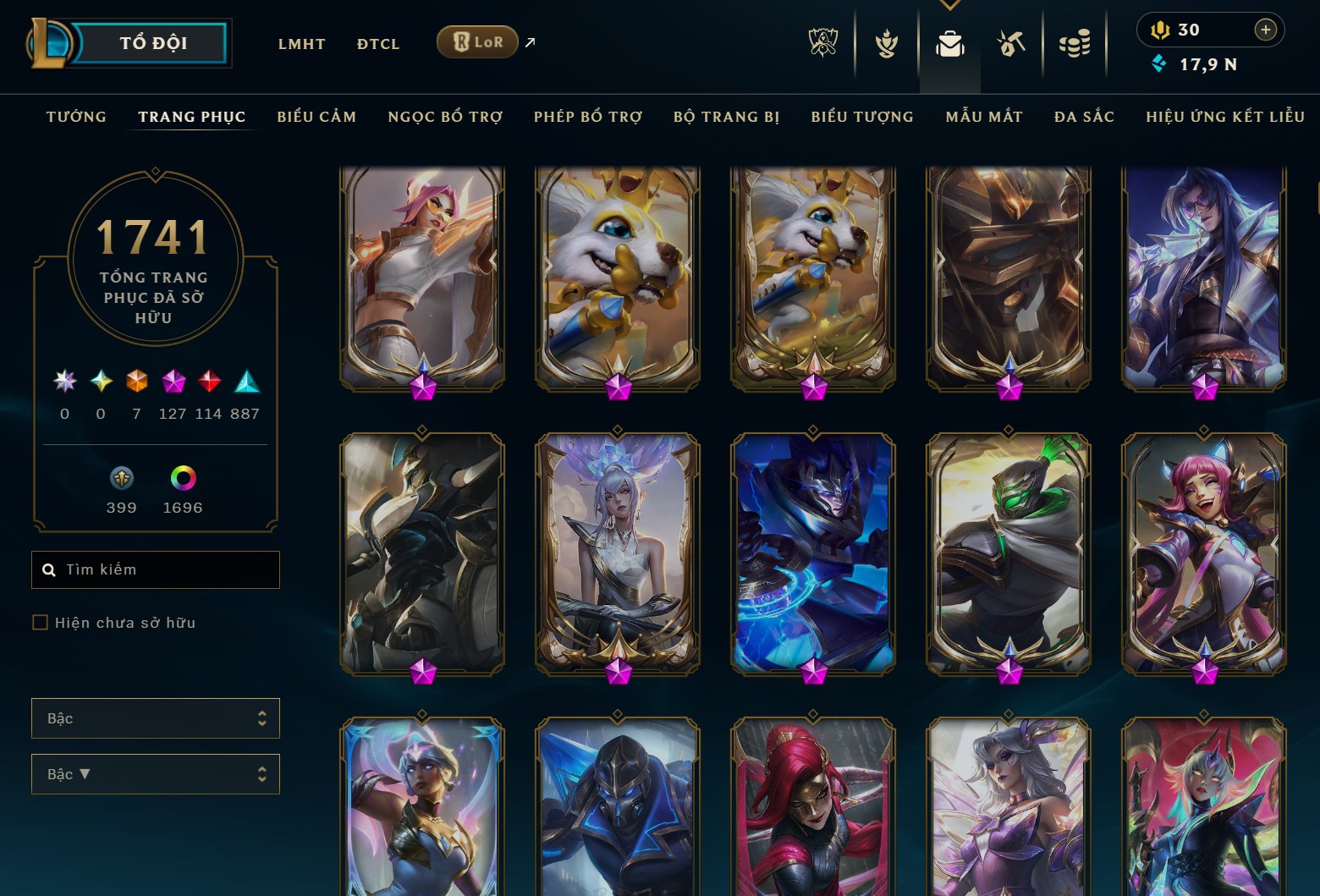Image resolution: width=1320 pixels, height=896 pixels.
Task: Open the loot inventory icon
Action: 949,46
